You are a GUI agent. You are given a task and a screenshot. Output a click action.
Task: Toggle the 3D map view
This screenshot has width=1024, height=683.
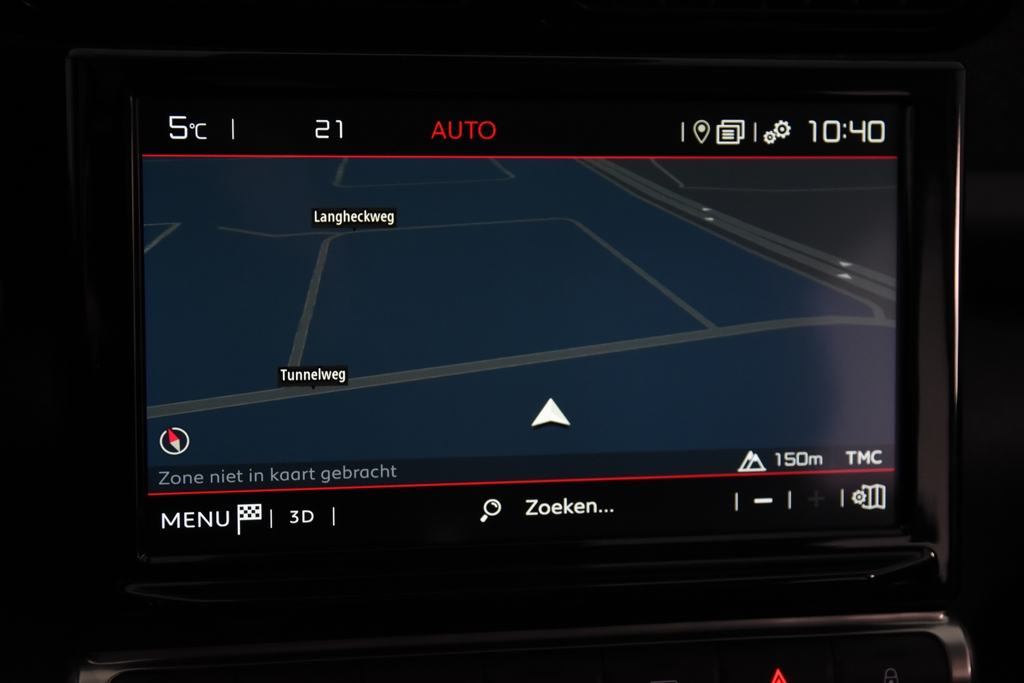(x=301, y=517)
